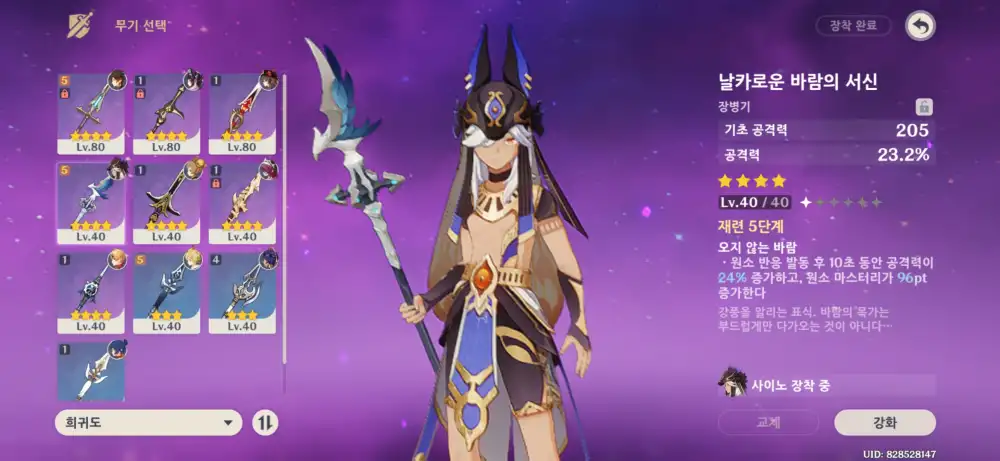Select the locked dark Lv.80 polearm, refinement 1
This screenshot has height=461, width=1000.
click(167, 112)
